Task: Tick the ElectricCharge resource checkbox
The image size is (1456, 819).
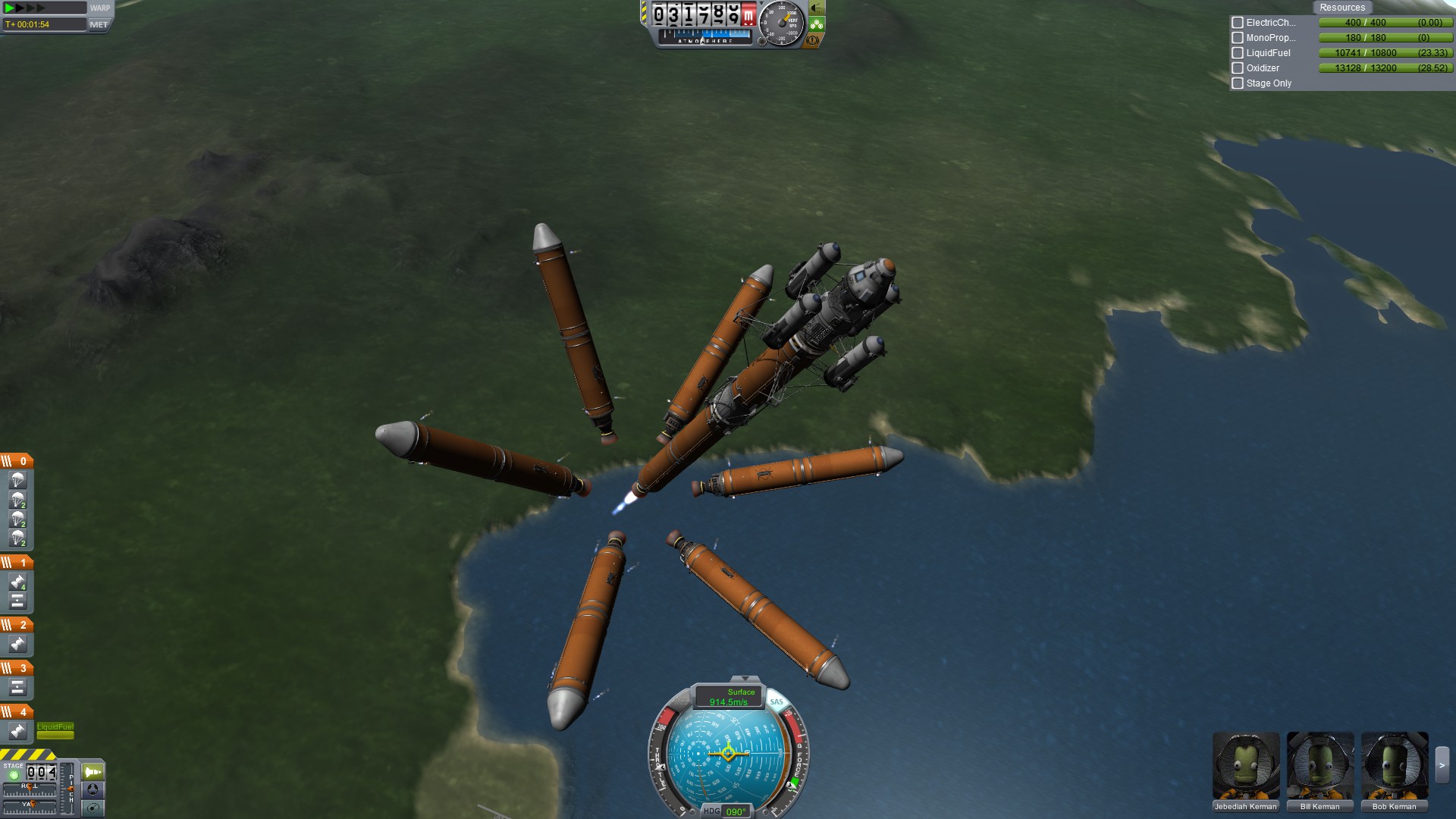Action: (1238, 23)
